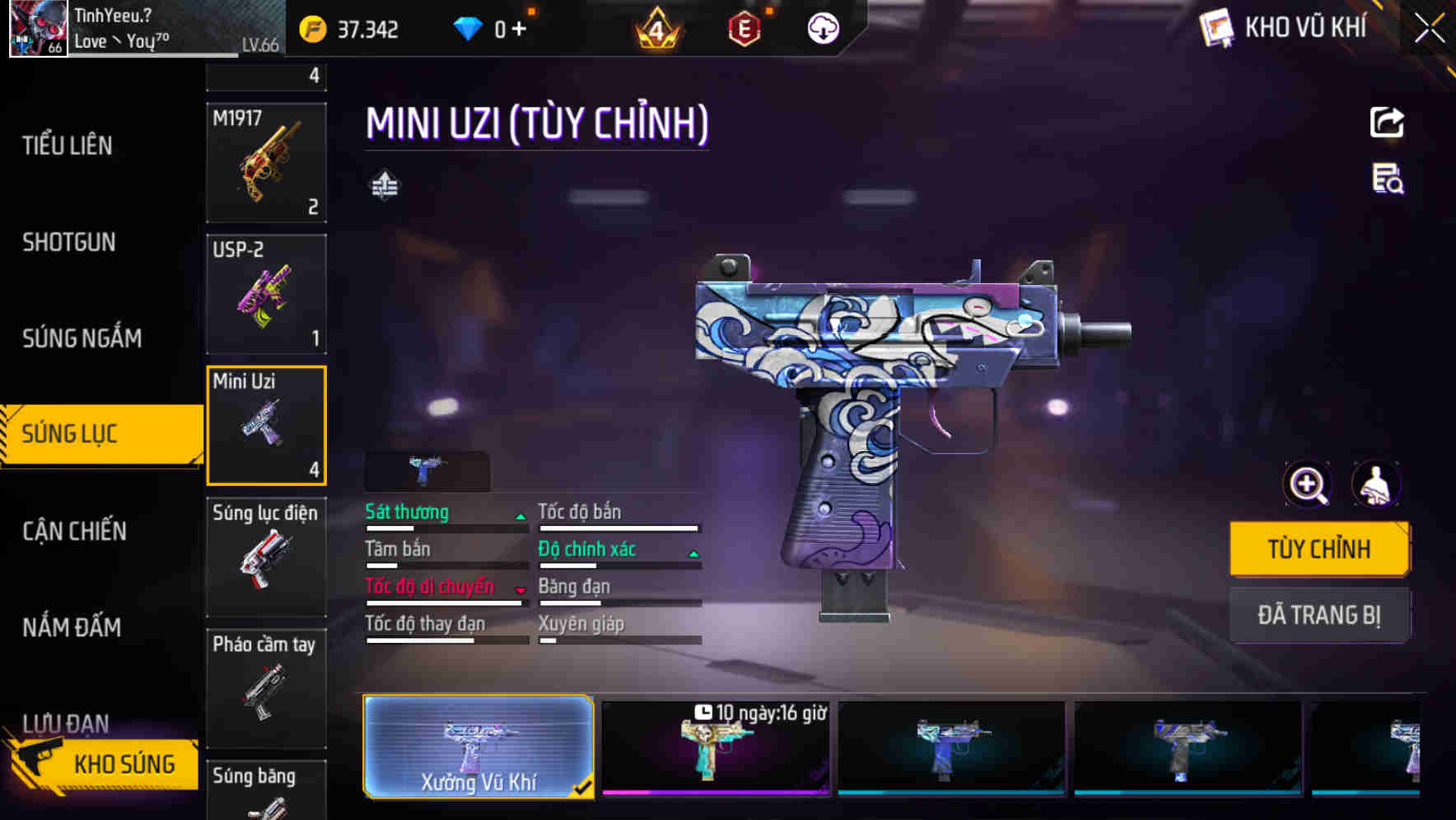Switch to the TIỂU LIÊN category
The image size is (1456, 820).
point(68,146)
